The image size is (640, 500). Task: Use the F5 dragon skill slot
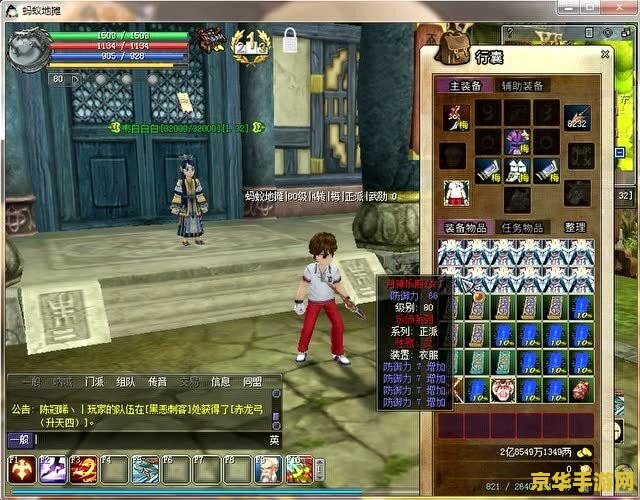click(145, 468)
